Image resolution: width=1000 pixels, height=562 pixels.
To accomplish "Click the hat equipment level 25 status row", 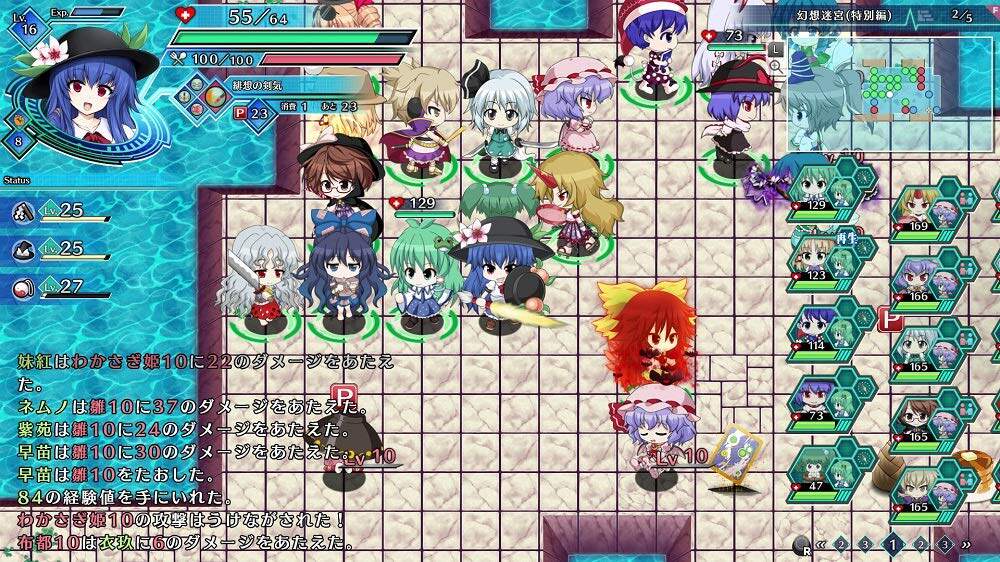I will coord(60,249).
